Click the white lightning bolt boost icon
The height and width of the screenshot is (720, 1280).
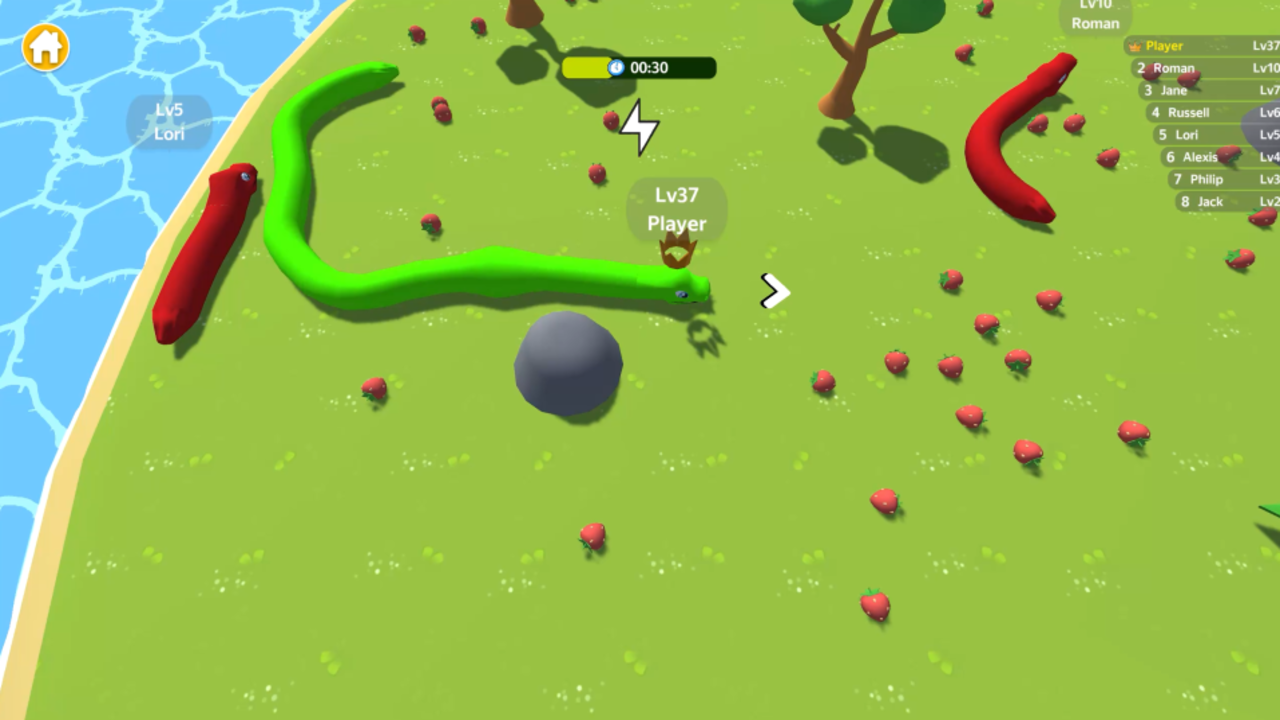(x=638, y=127)
